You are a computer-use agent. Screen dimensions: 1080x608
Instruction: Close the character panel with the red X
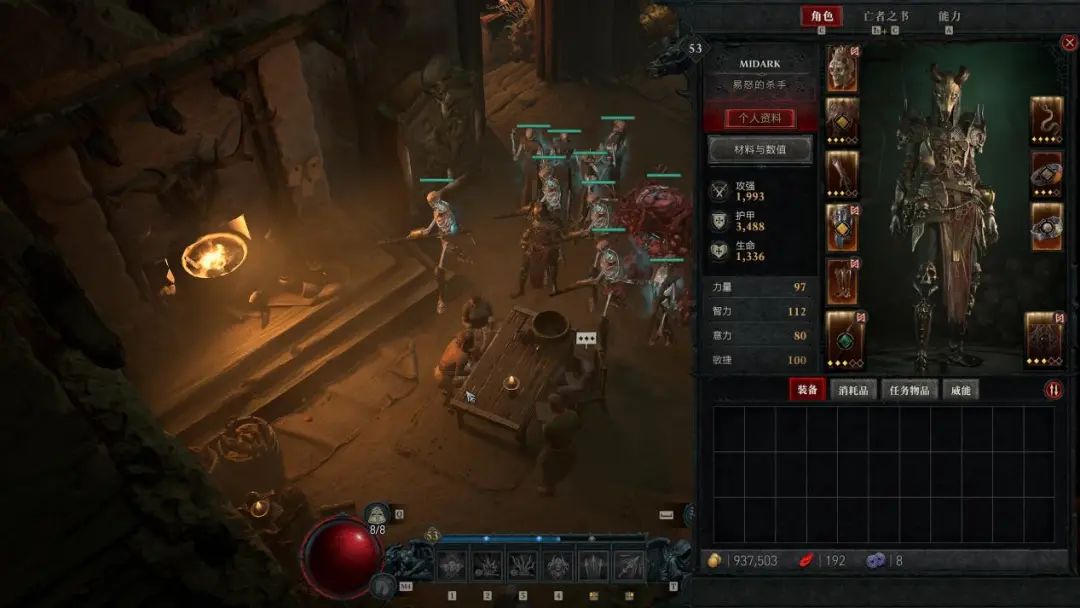coord(1069,43)
